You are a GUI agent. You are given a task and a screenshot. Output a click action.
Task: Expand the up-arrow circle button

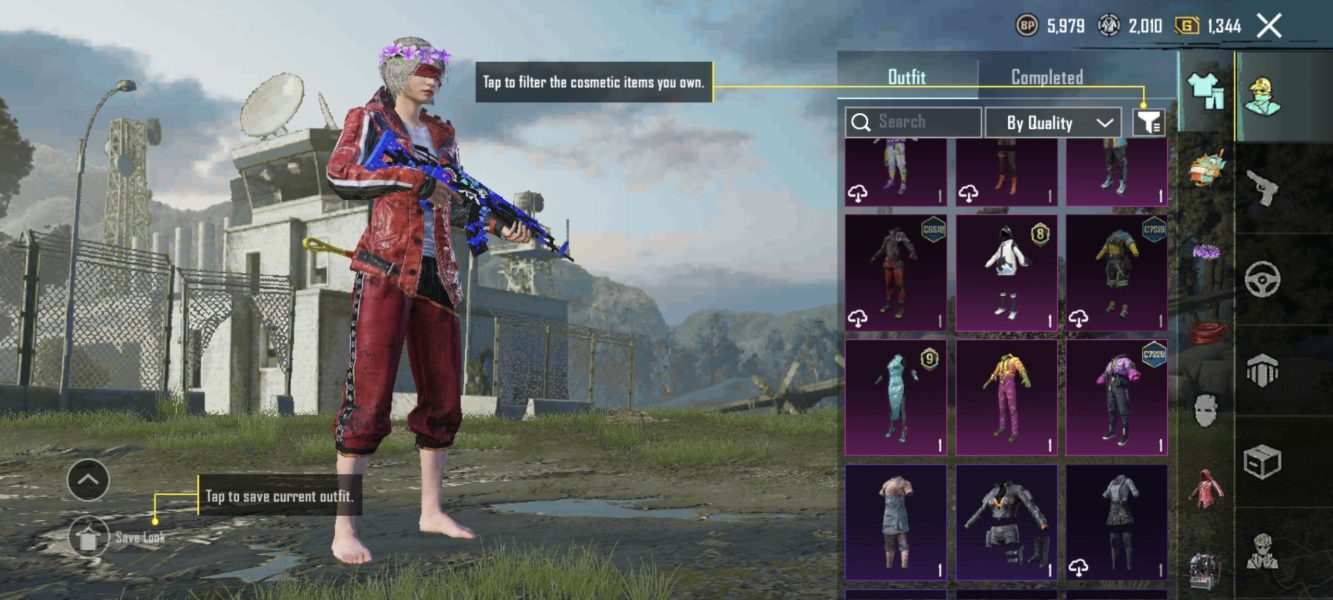(88, 481)
